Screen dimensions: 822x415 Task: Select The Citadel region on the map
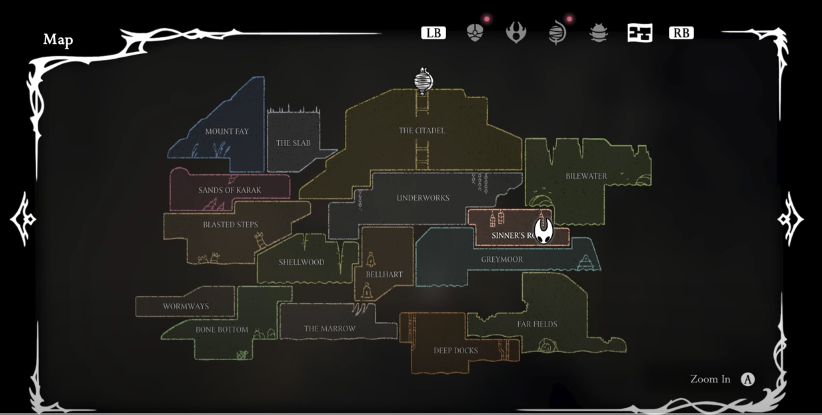tap(421, 131)
